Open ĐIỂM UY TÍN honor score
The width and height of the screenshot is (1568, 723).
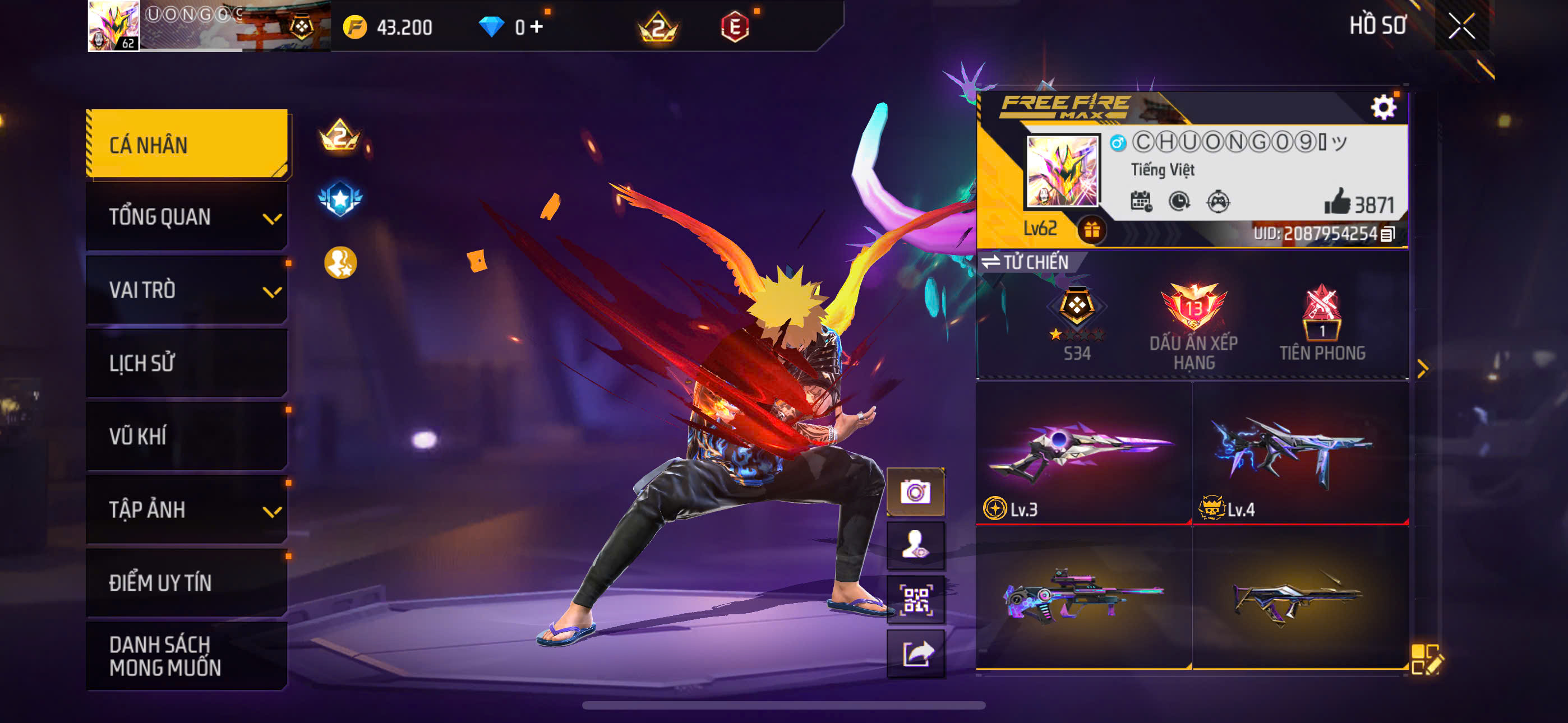coord(187,582)
